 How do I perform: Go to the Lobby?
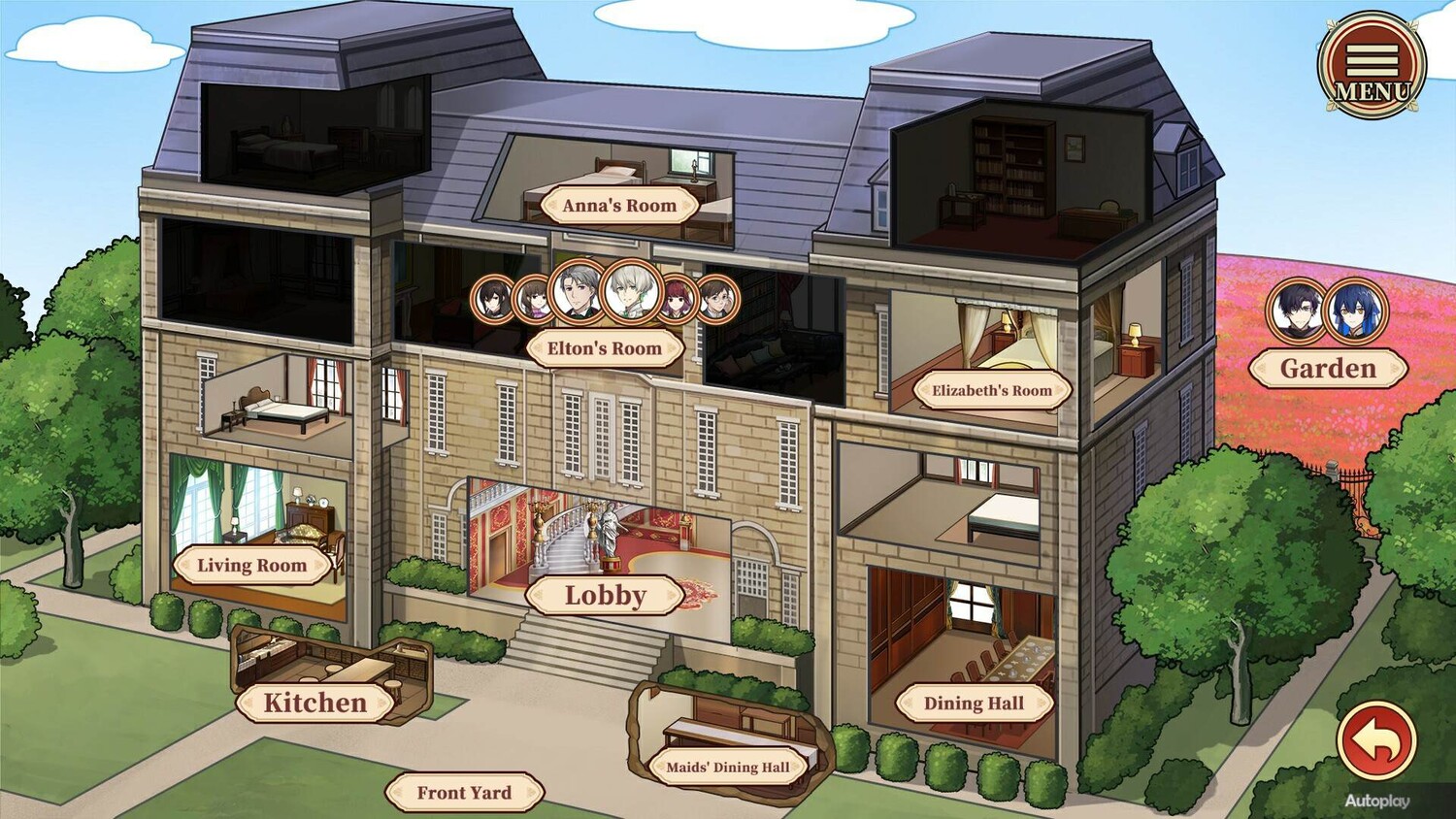[605, 596]
